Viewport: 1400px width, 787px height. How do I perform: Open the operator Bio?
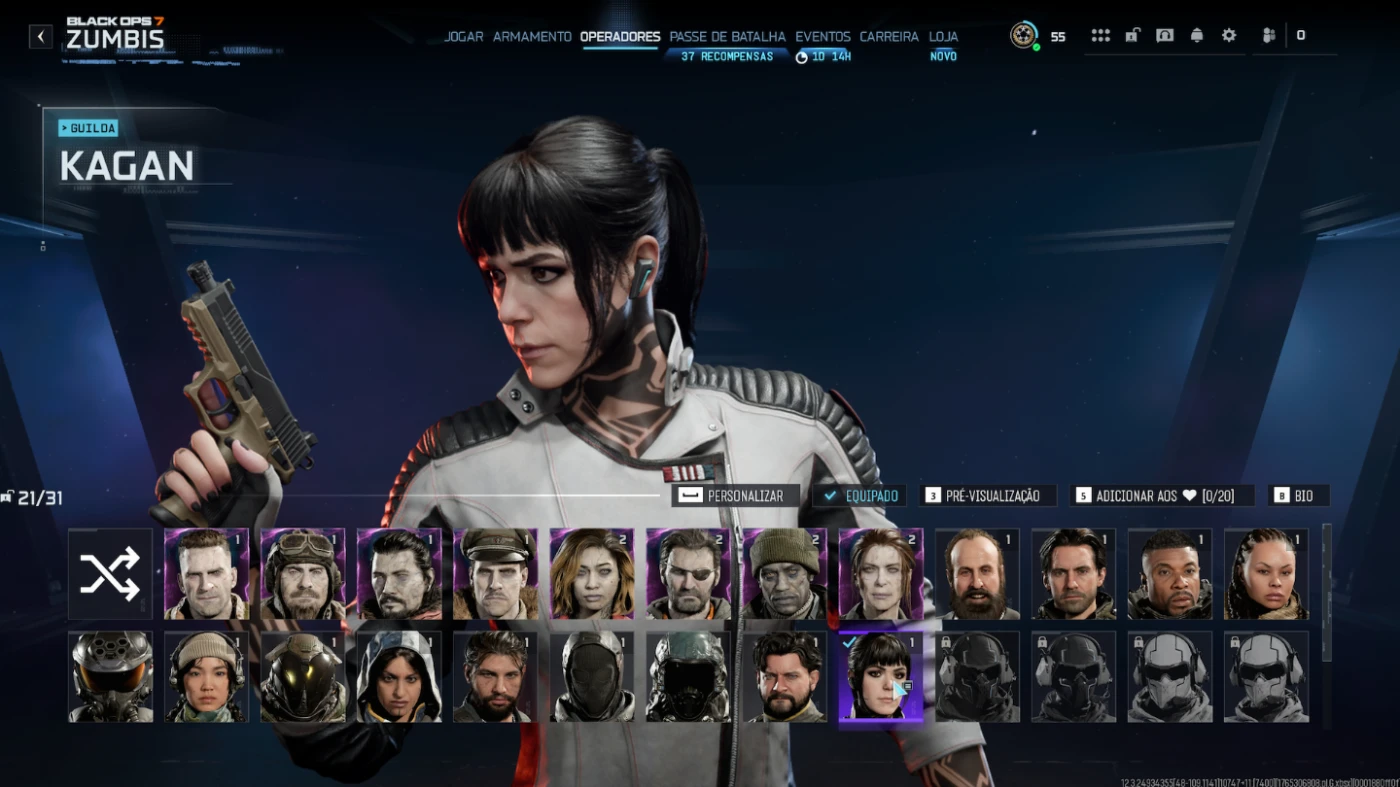(x=1298, y=495)
